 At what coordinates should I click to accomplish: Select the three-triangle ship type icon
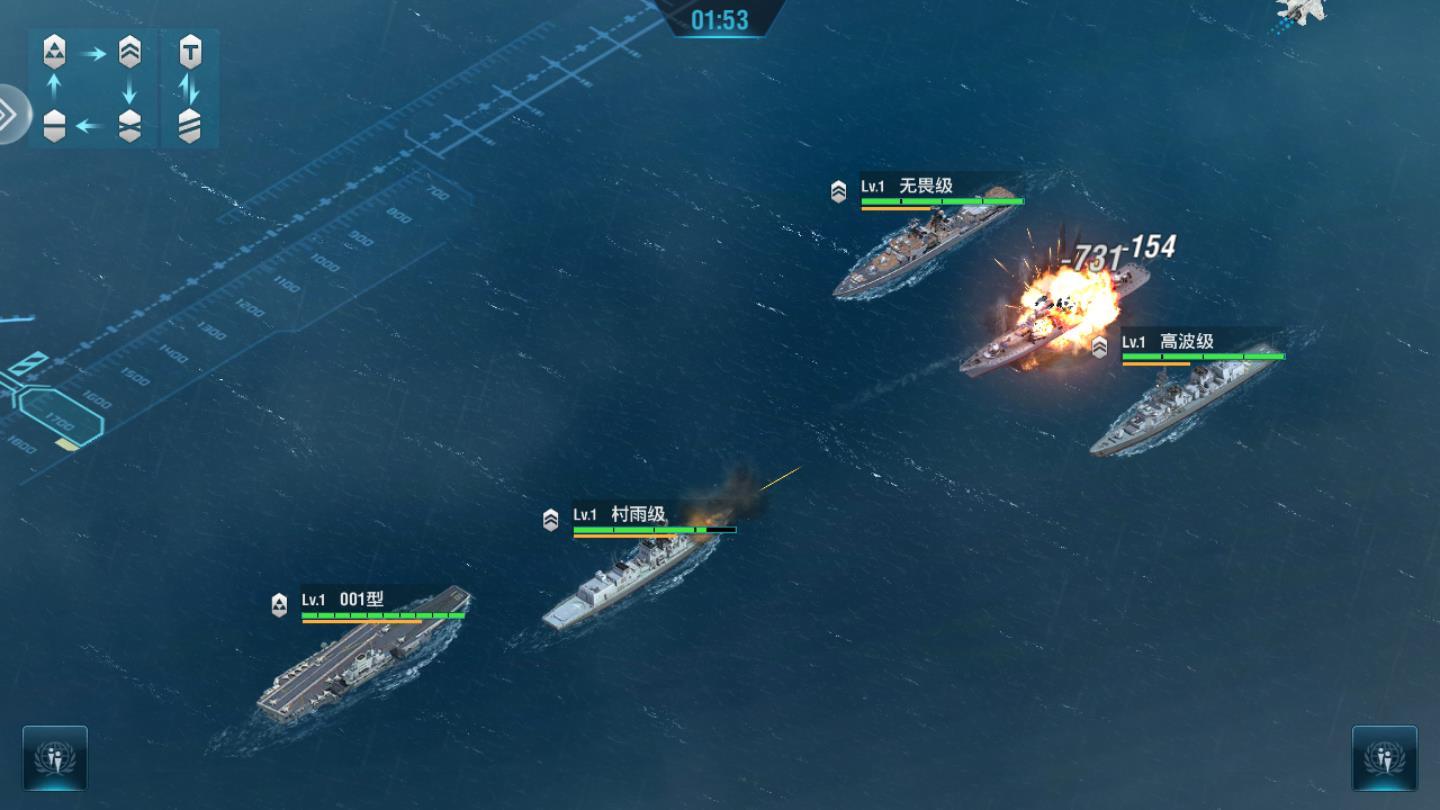pyautogui.click(x=54, y=52)
